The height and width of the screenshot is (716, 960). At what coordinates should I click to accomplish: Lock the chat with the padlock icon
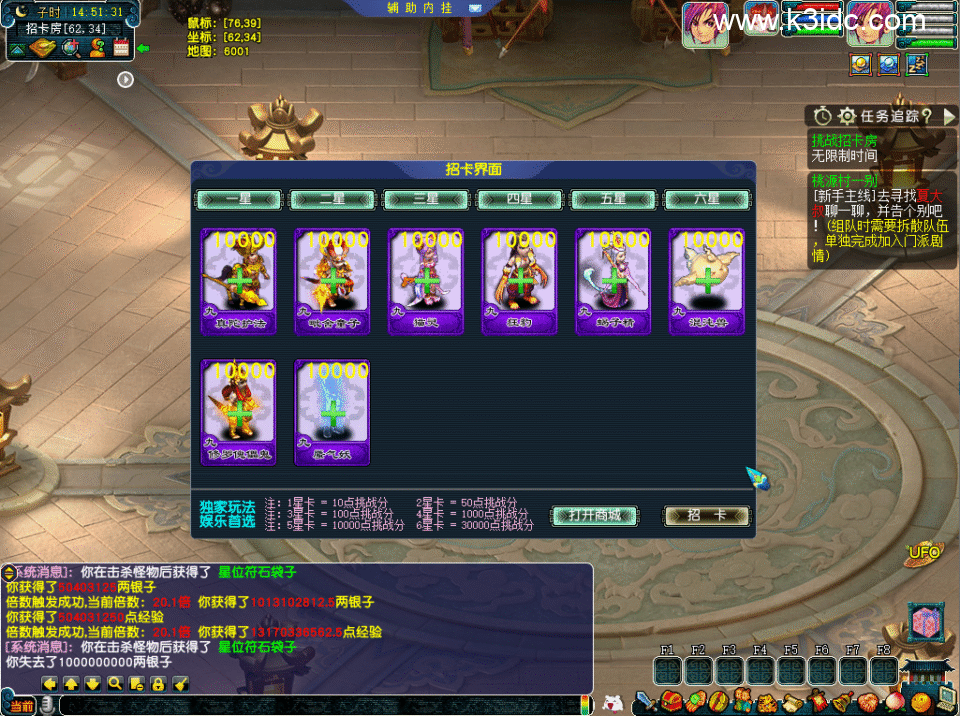158,684
